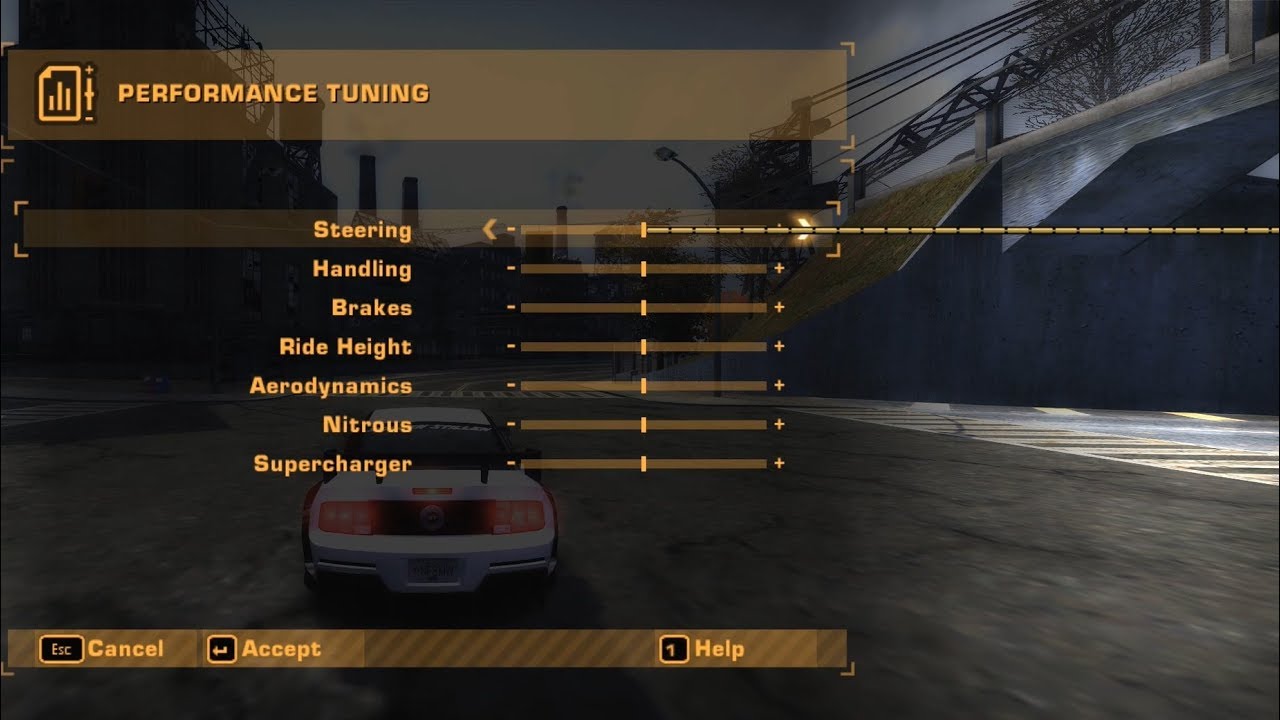This screenshot has height=720, width=1280.
Task: Select the Aerodynamics tuning option
Action: [331, 386]
